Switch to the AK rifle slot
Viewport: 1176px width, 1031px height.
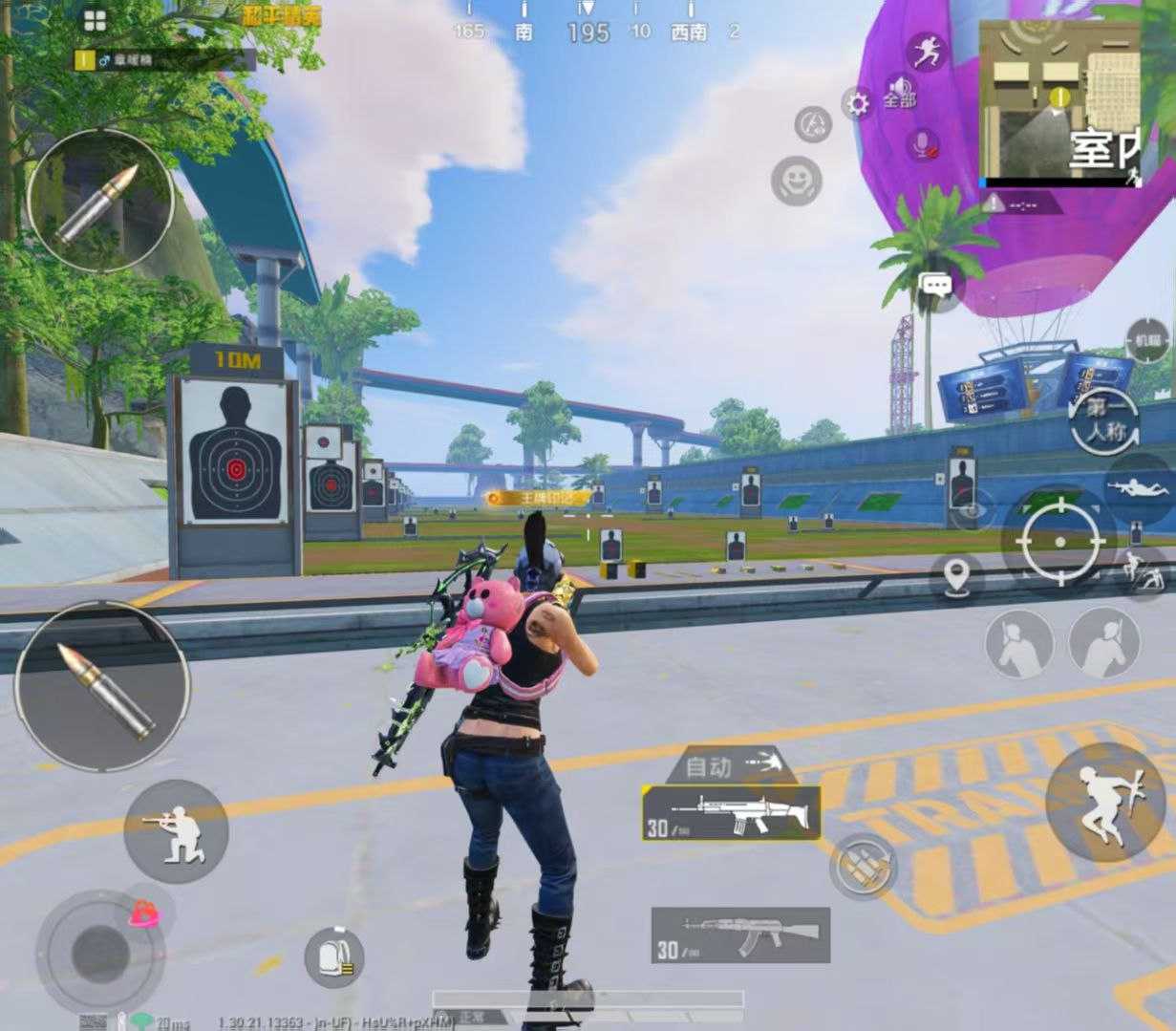[x=740, y=934]
